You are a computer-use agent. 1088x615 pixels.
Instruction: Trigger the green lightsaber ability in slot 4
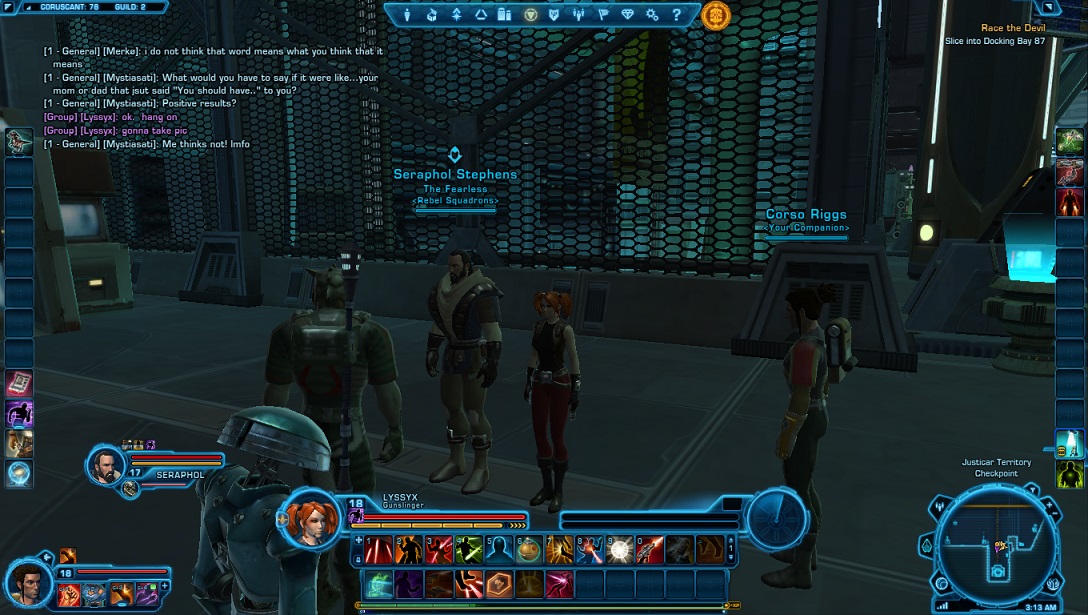[469, 549]
